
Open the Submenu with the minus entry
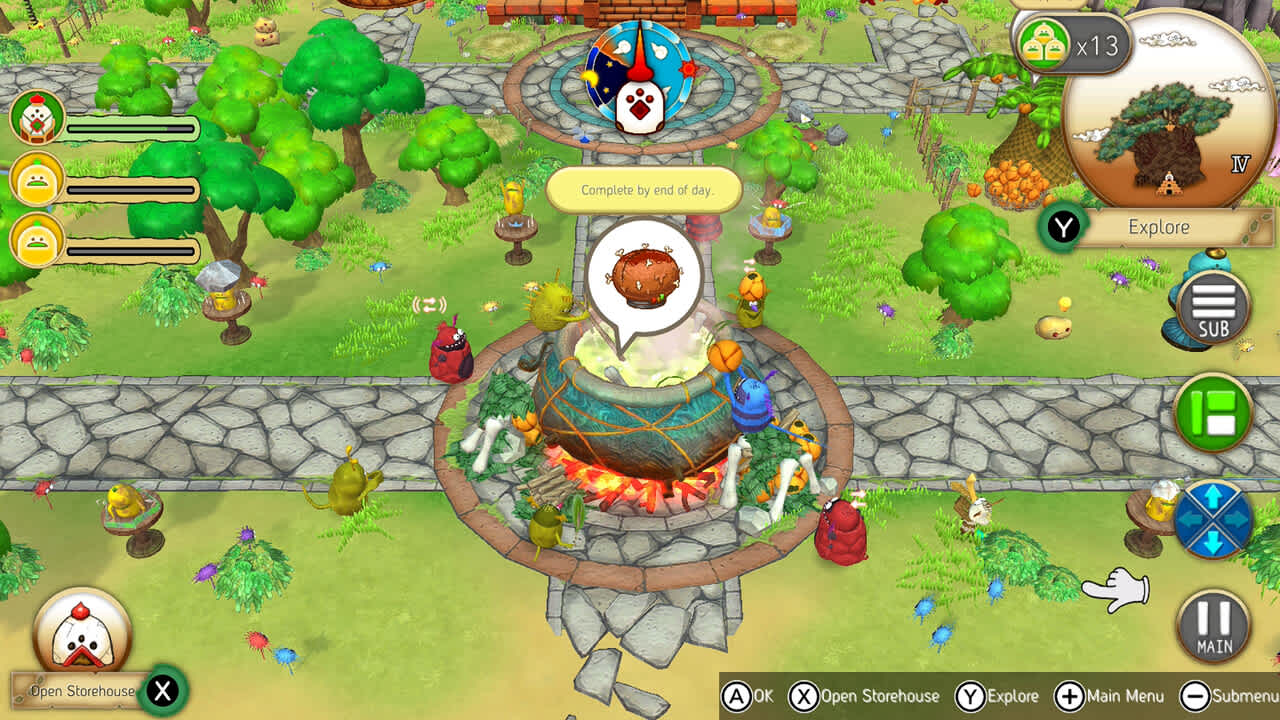coord(1233,696)
